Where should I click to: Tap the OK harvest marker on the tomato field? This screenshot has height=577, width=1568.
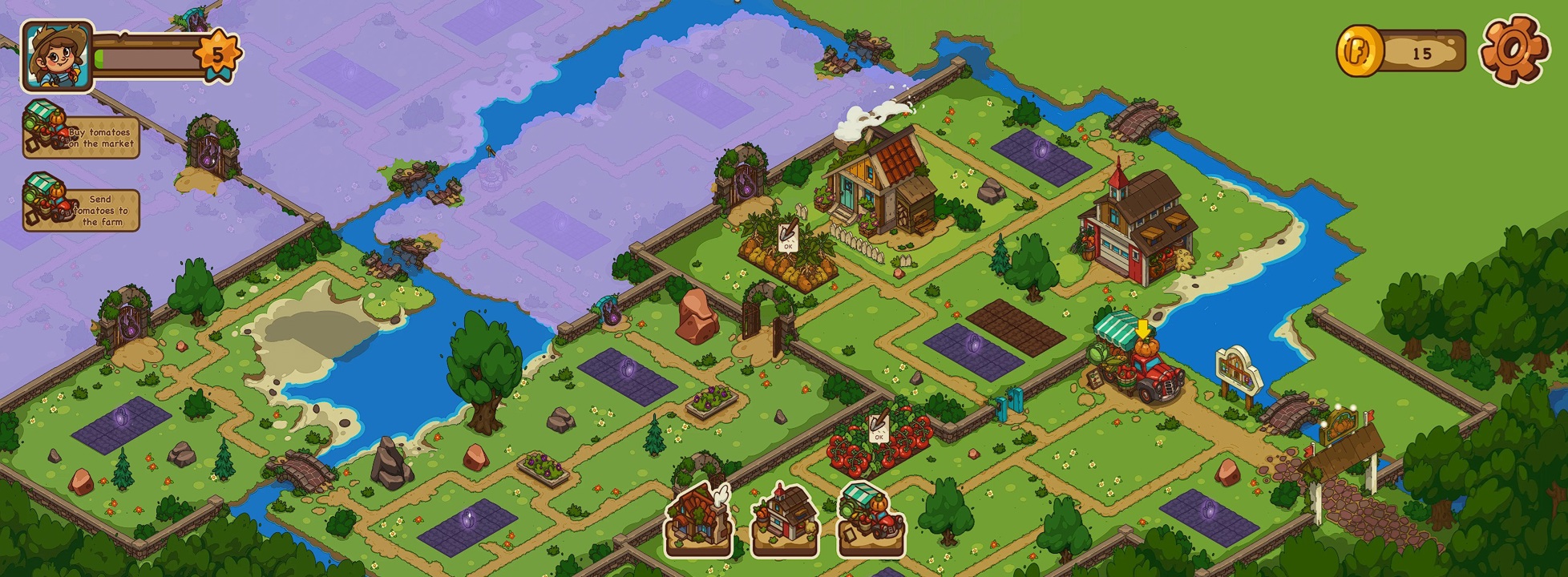pos(878,427)
